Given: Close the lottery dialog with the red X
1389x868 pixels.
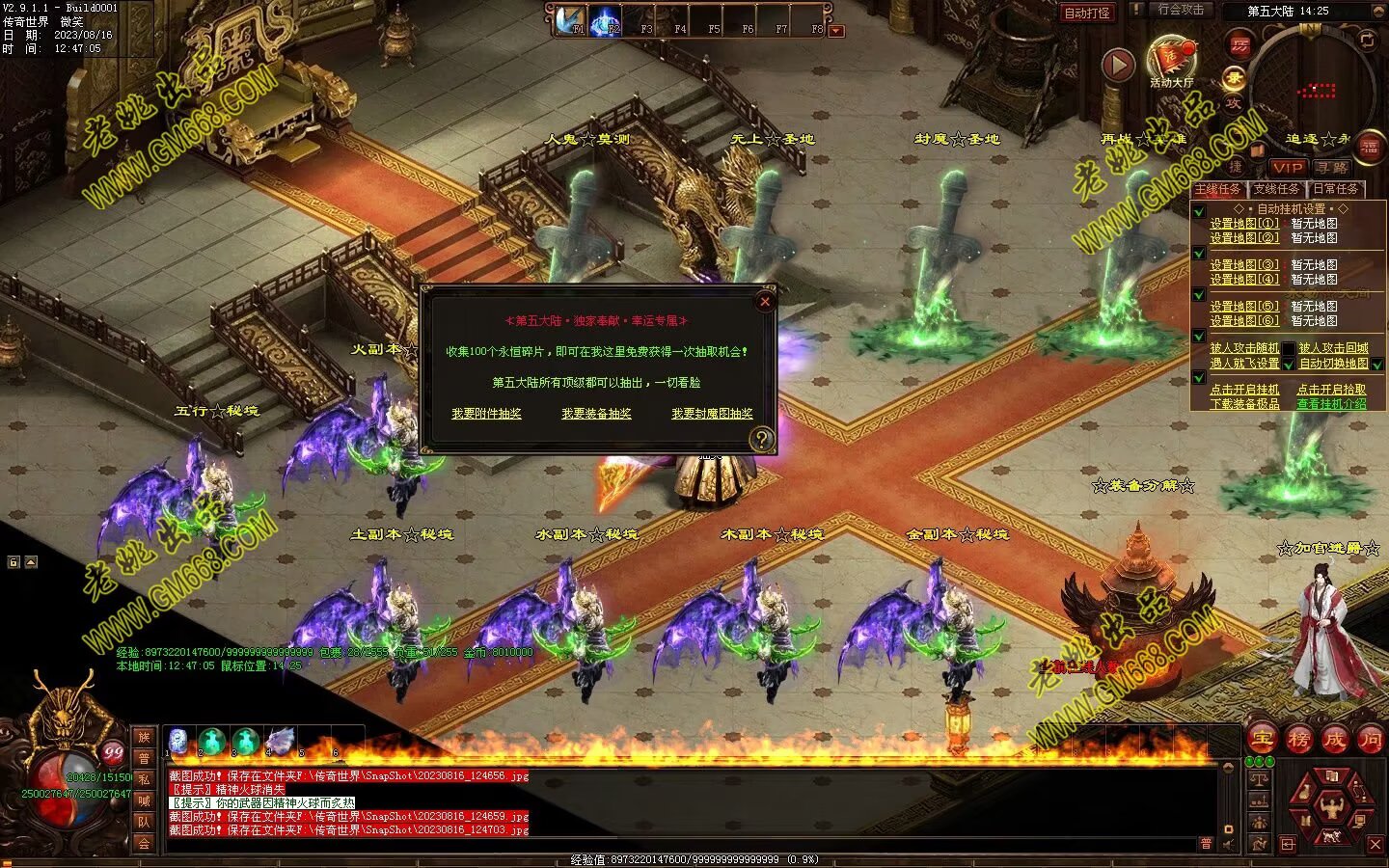Looking at the screenshot, I should point(765,301).
